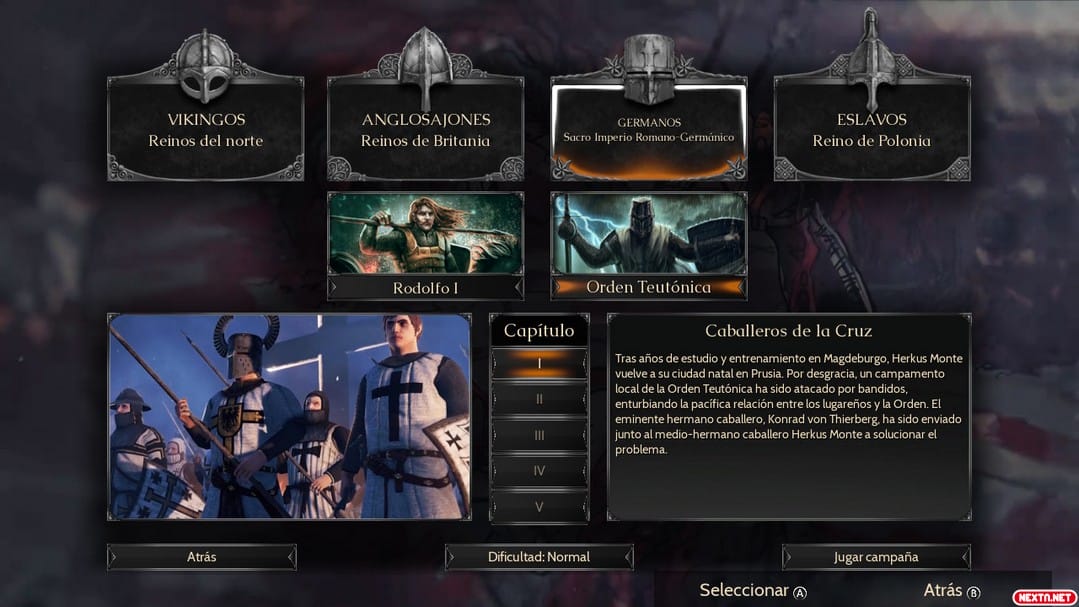This screenshot has width=1079, height=607.
Task: Go back with the Atrás button
Action: pos(202,557)
